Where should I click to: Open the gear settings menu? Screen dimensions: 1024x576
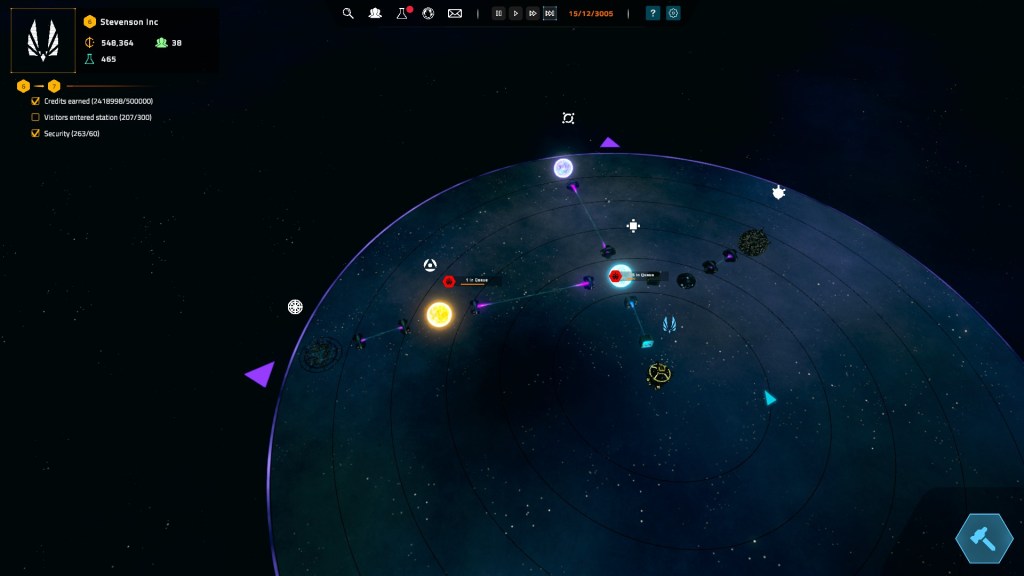(x=673, y=13)
